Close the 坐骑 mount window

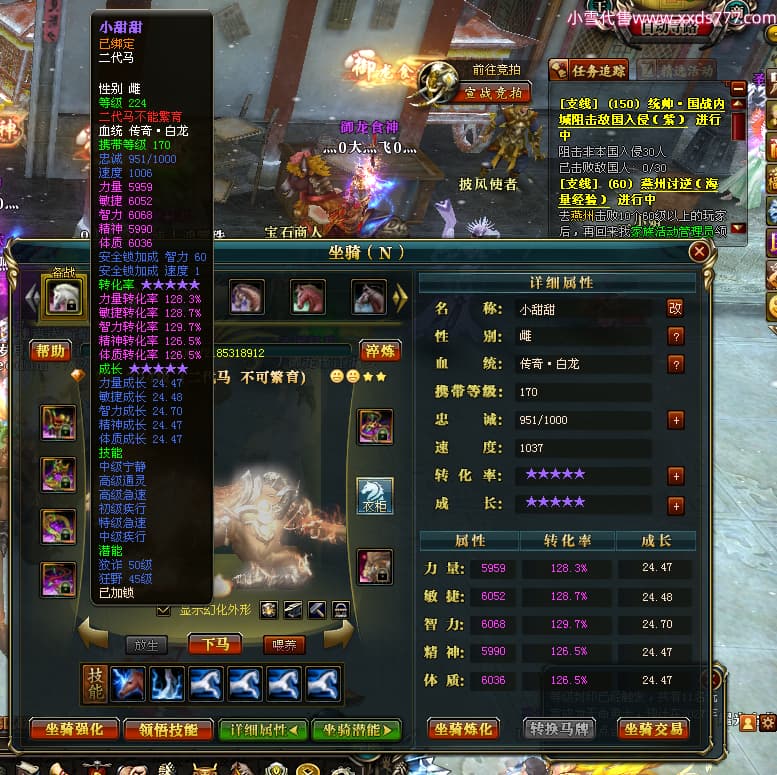click(x=699, y=251)
